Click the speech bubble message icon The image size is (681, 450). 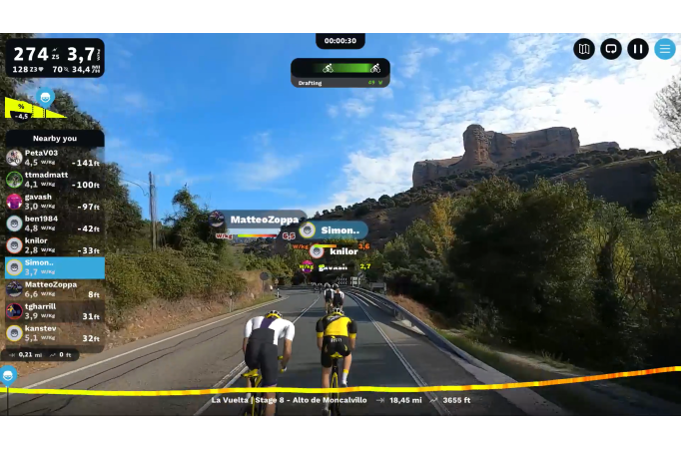click(x=611, y=49)
